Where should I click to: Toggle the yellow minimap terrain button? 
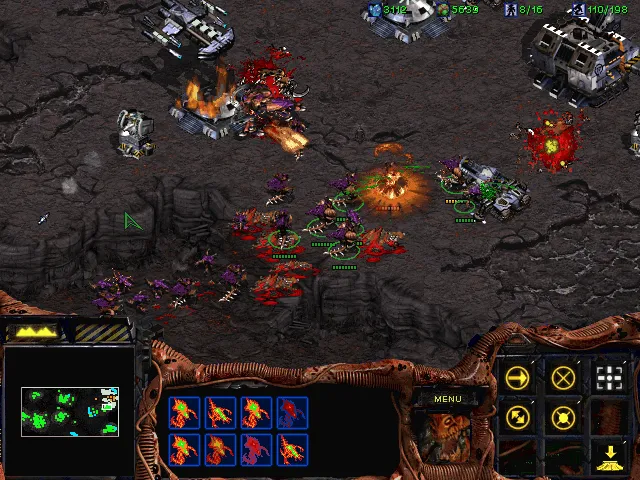(32, 331)
